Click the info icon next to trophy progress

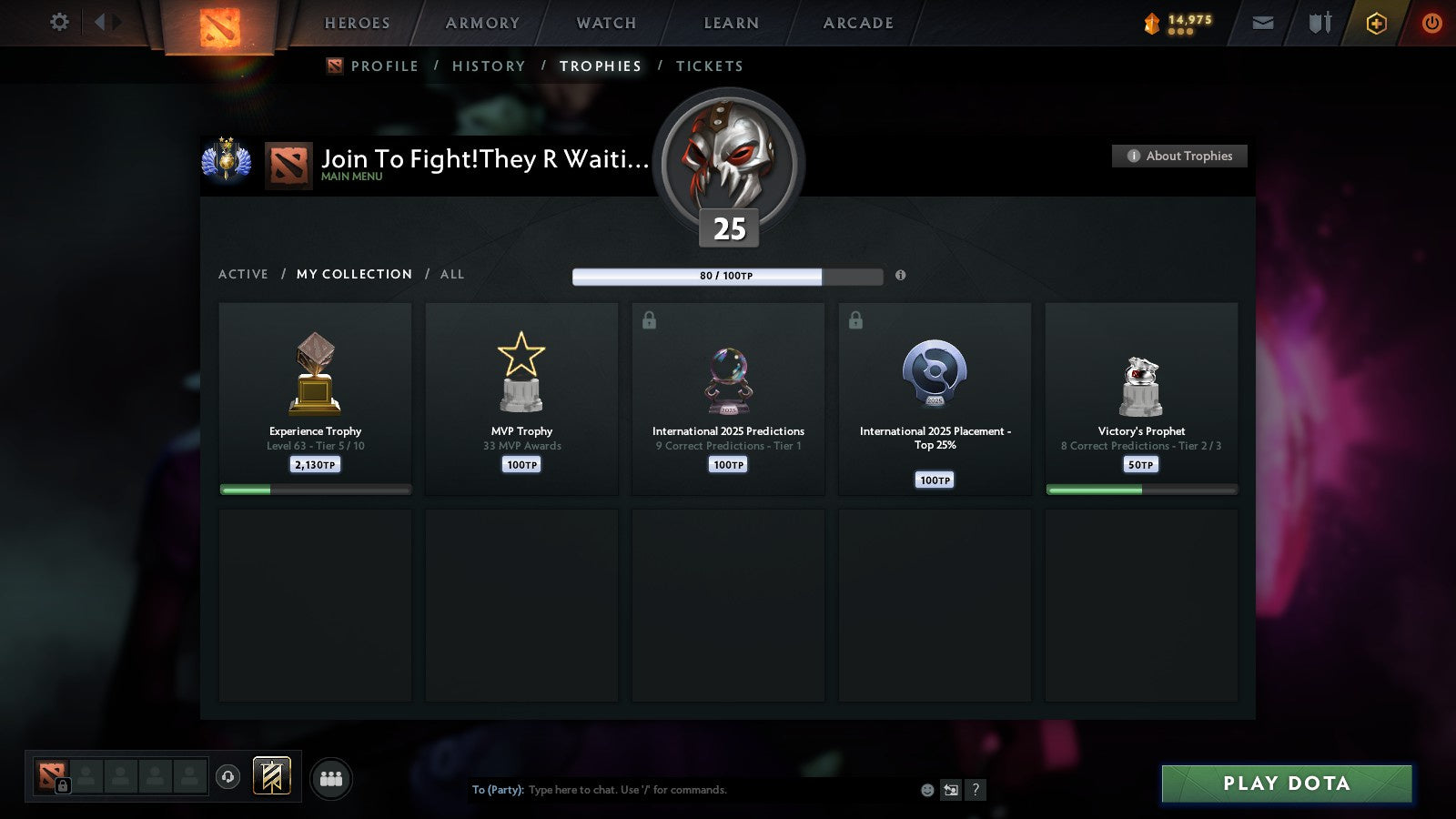(900, 276)
